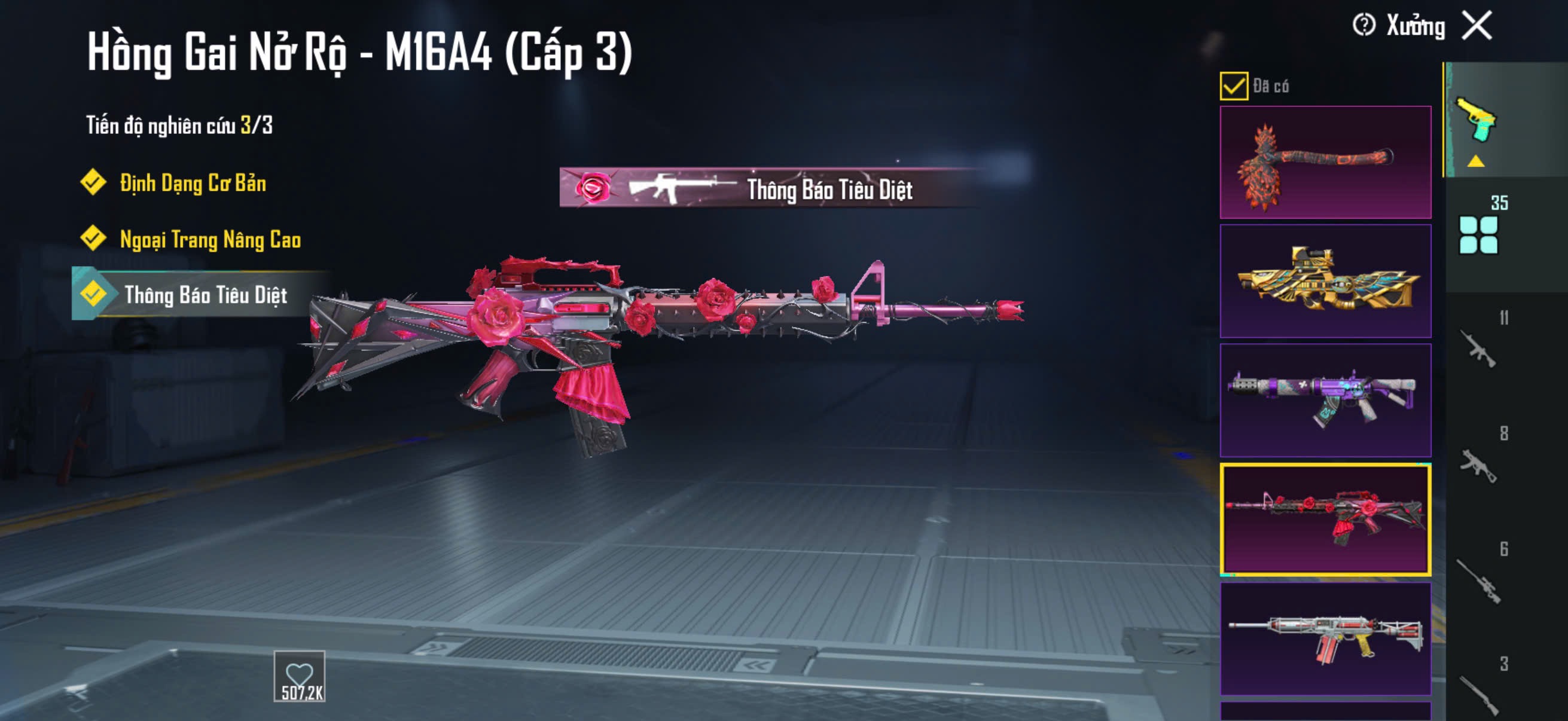Select the rose M16A4 skin thumbnail
Screen dimensions: 1568x721
[x=1325, y=519]
